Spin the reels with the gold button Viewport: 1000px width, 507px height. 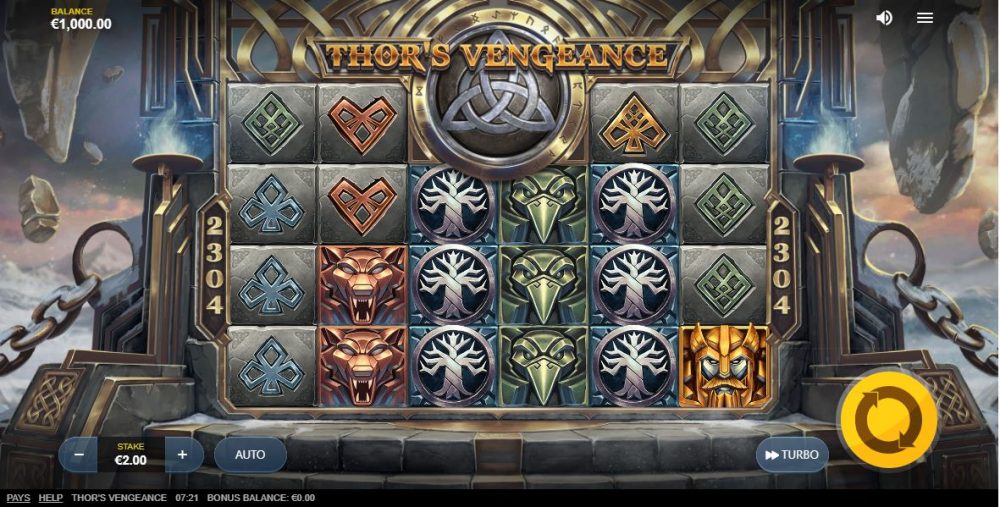point(888,420)
